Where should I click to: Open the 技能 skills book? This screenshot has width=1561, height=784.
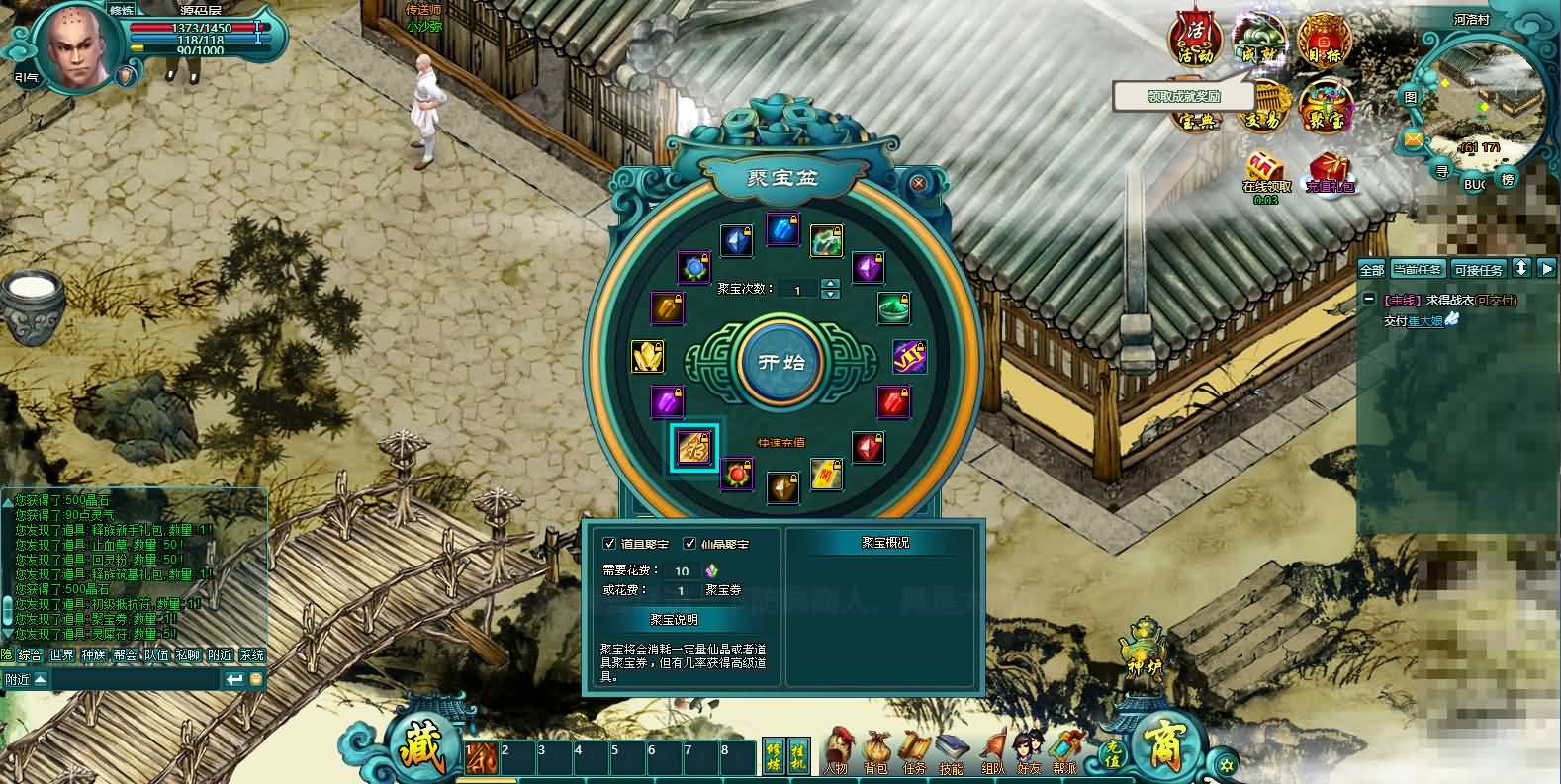pyautogui.click(x=951, y=751)
